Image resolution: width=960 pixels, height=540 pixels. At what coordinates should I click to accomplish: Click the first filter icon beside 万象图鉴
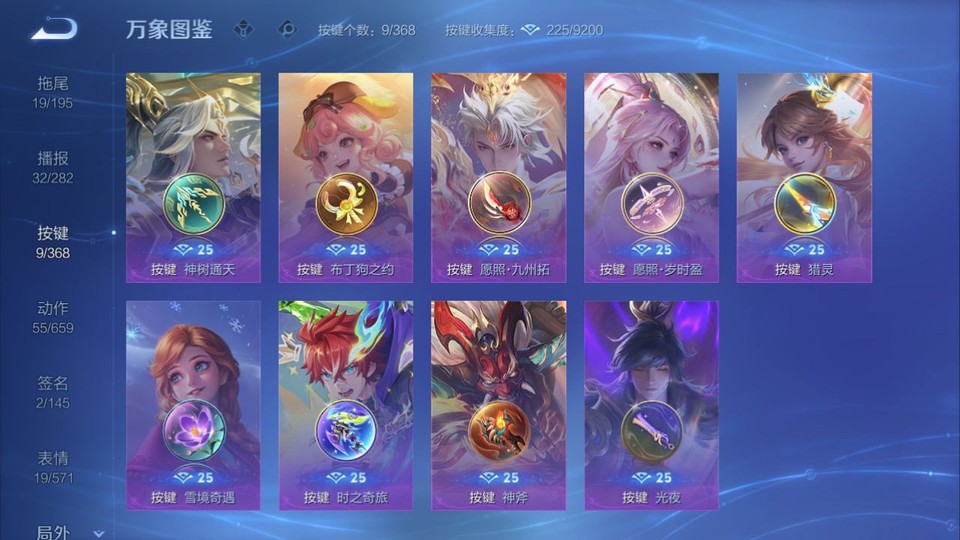(x=243, y=30)
